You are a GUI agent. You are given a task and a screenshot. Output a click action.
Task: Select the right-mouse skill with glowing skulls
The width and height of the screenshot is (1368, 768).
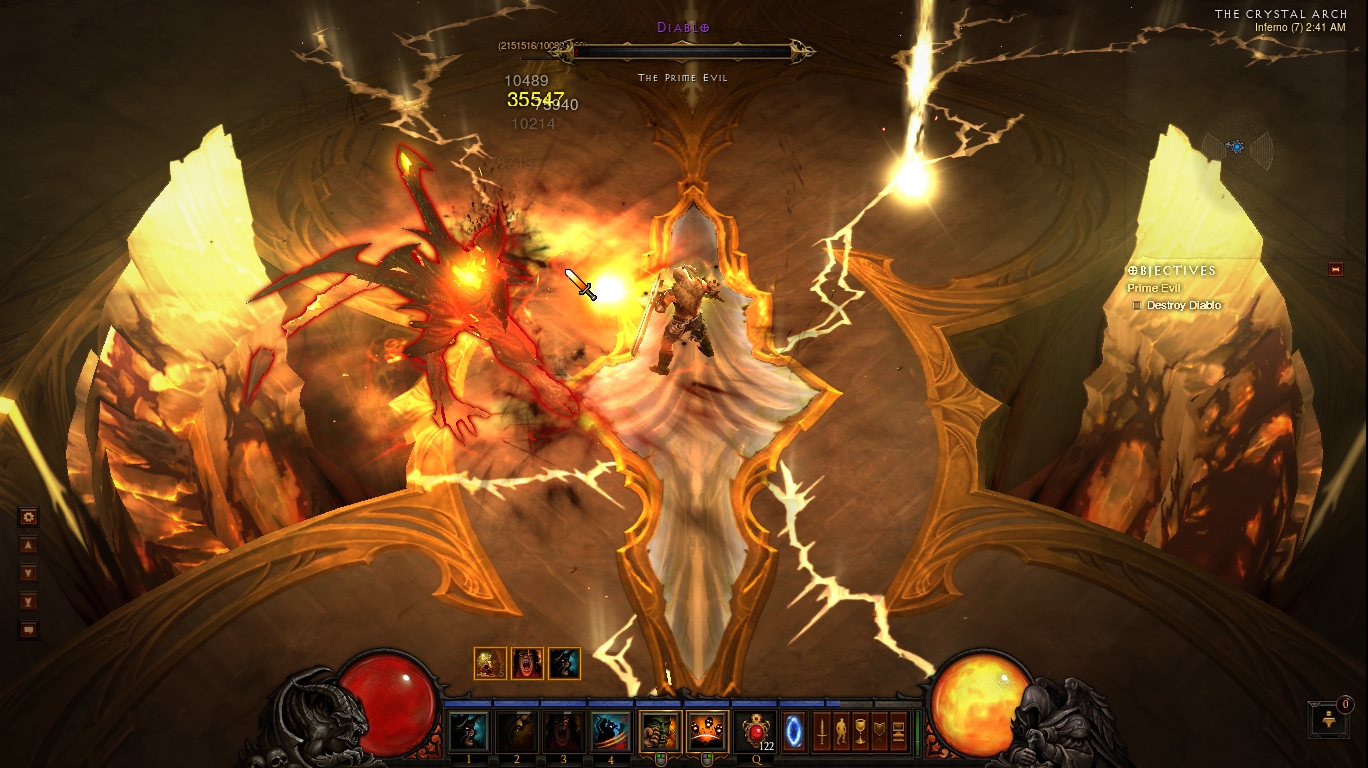(x=707, y=731)
